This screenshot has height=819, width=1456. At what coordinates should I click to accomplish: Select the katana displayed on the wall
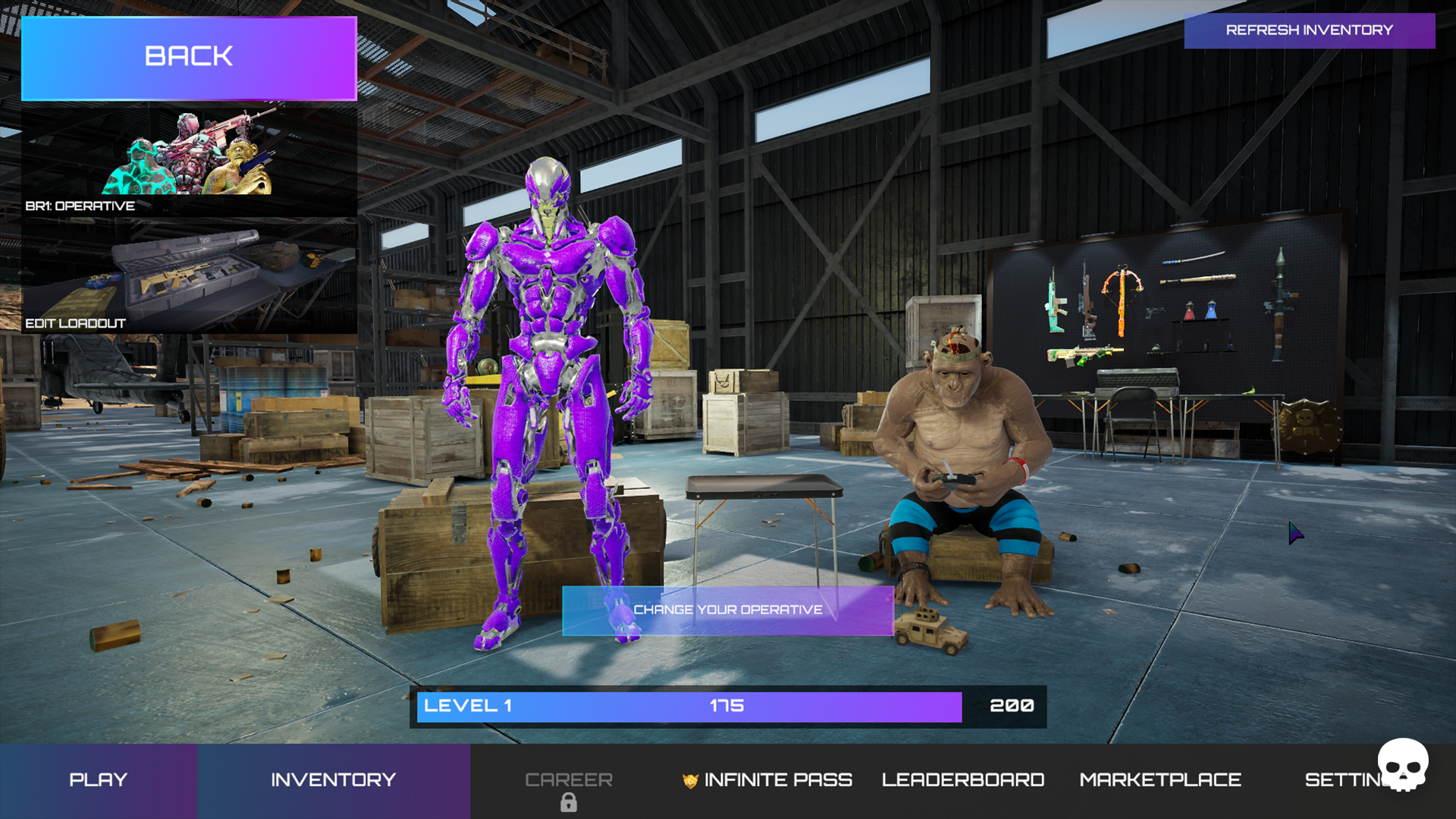(x=1194, y=257)
